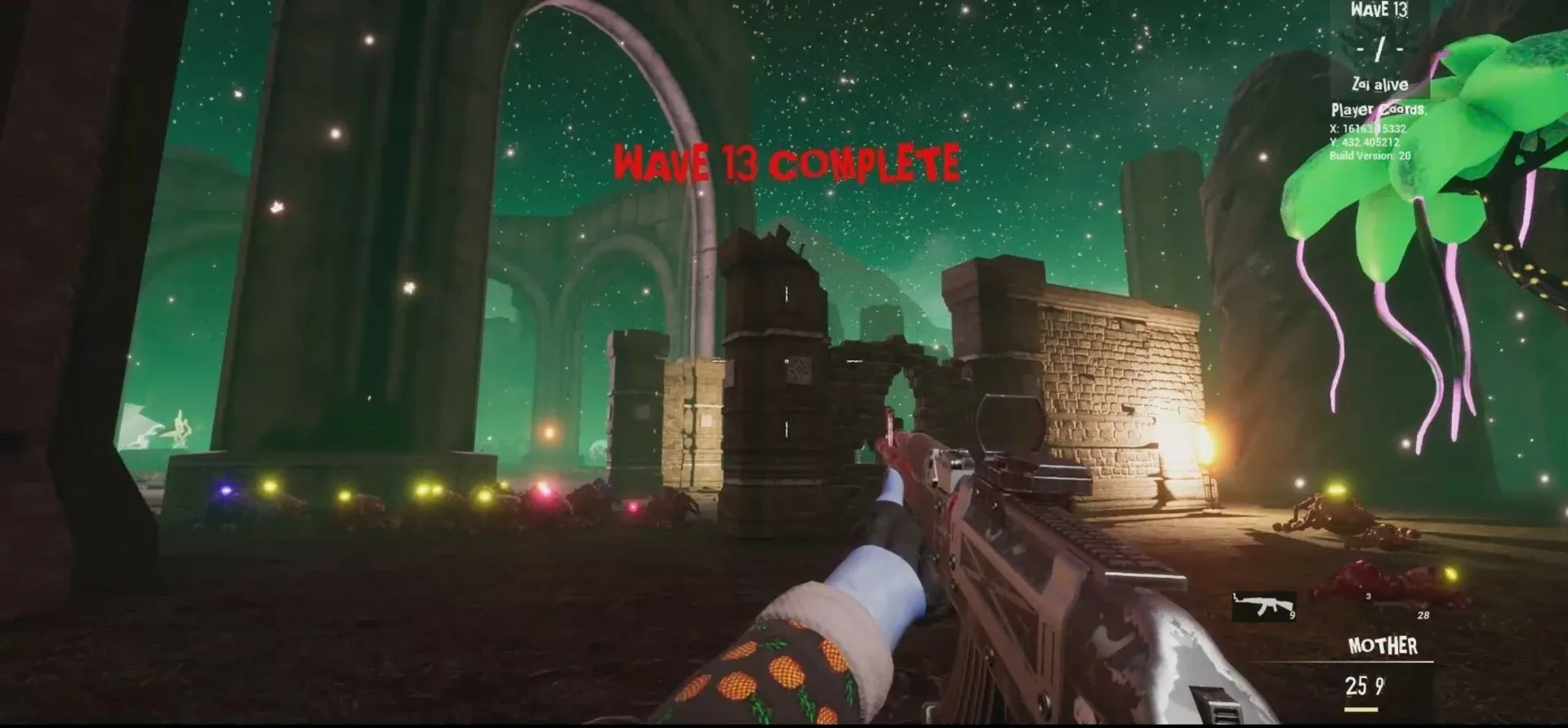Toggle the Player Coords overlay
The image size is (1568, 728).
coord(1380,109)
